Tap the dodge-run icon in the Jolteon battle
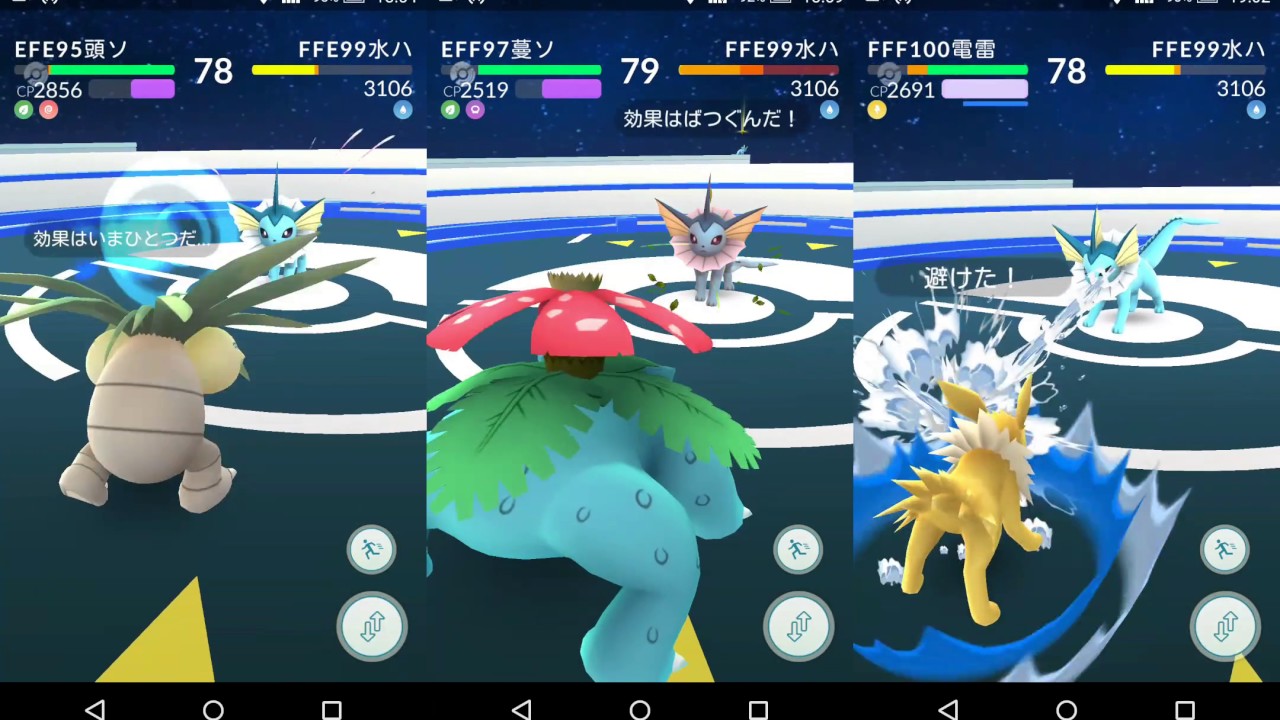Screen dimensions: 1280x720 (x=1224, y=549)
